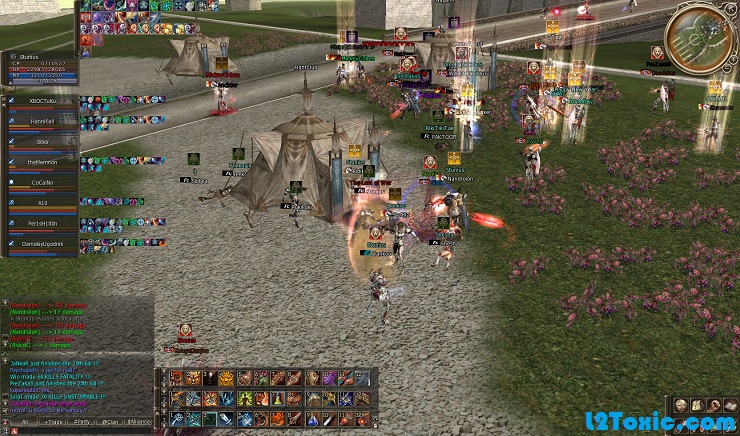Viewport: 740px width, 436px height.
Task: Choose party member theMemnon
Action: tap(42, 162)
